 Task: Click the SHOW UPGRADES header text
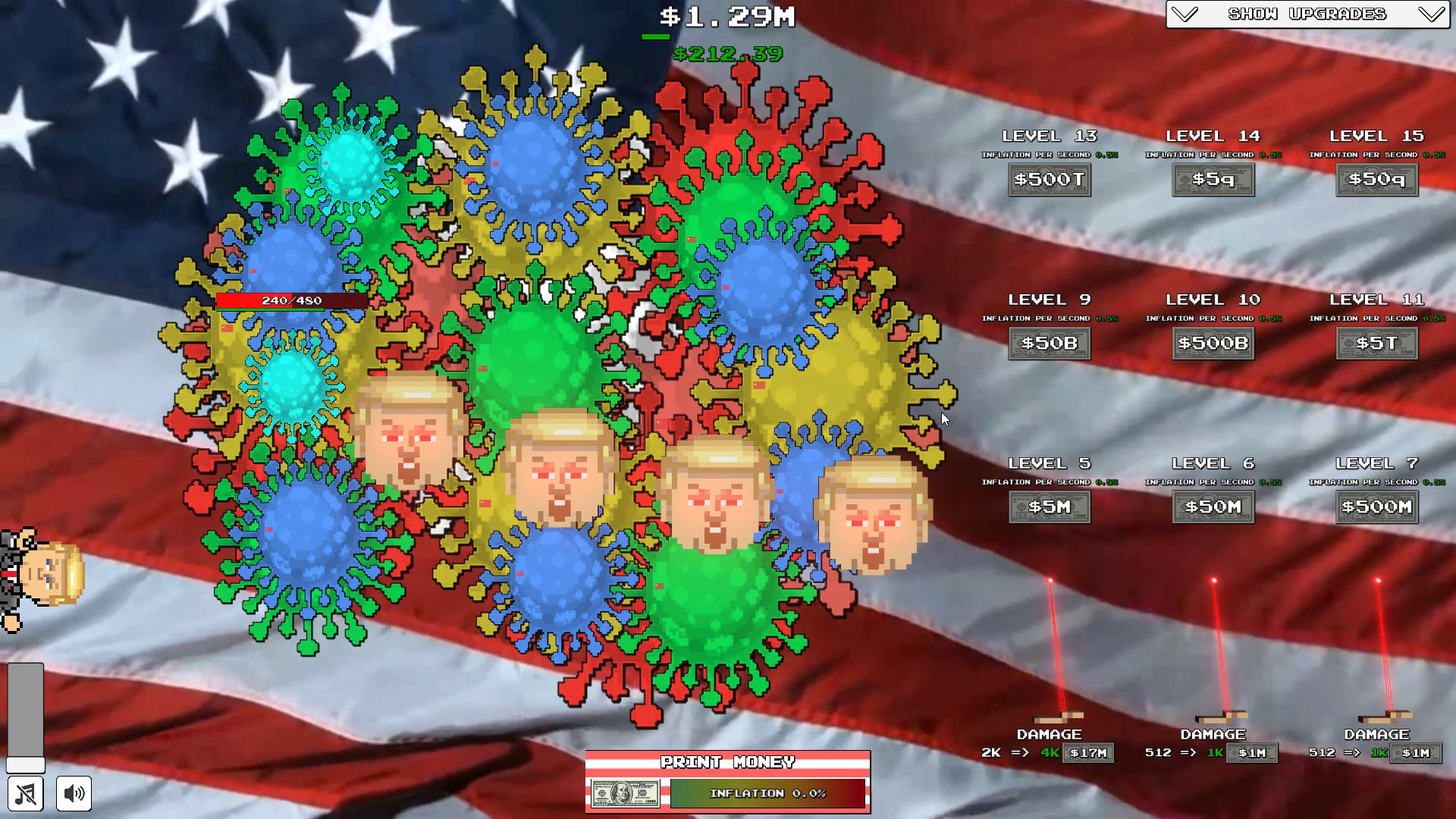(x=1308, y=13)
